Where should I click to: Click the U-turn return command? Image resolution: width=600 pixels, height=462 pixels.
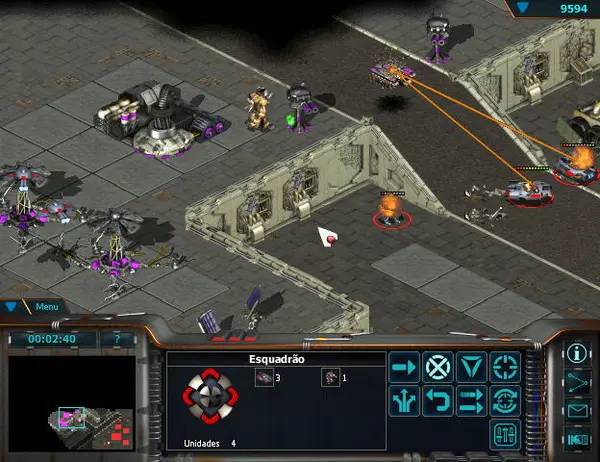click(437, 401)
